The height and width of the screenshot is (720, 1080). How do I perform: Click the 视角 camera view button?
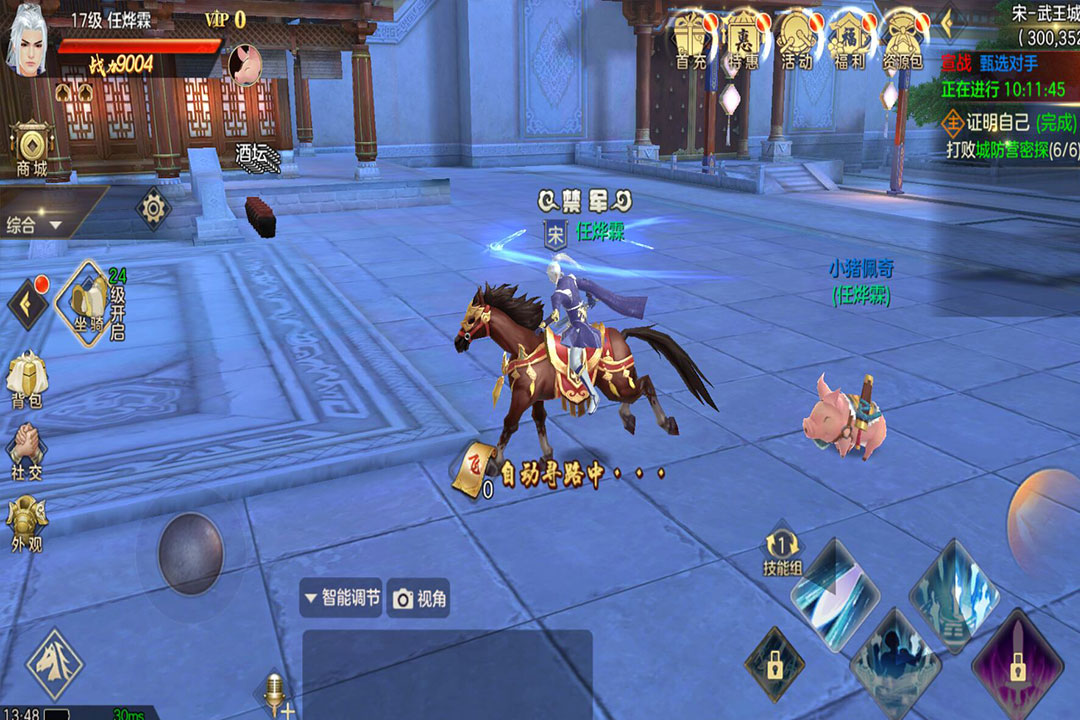[420, 598]
